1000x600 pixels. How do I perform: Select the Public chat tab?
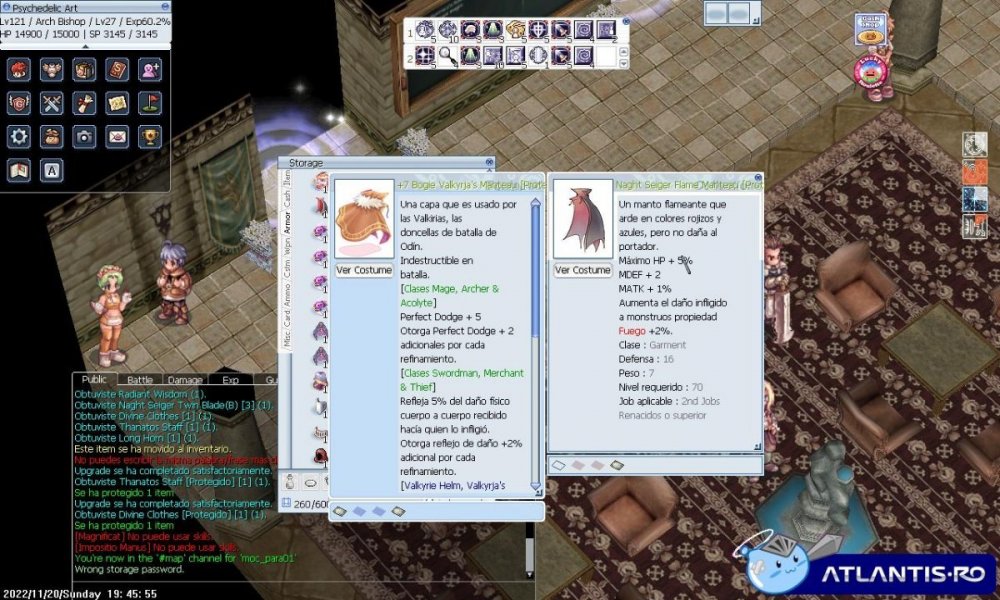(x=94, y=380)
